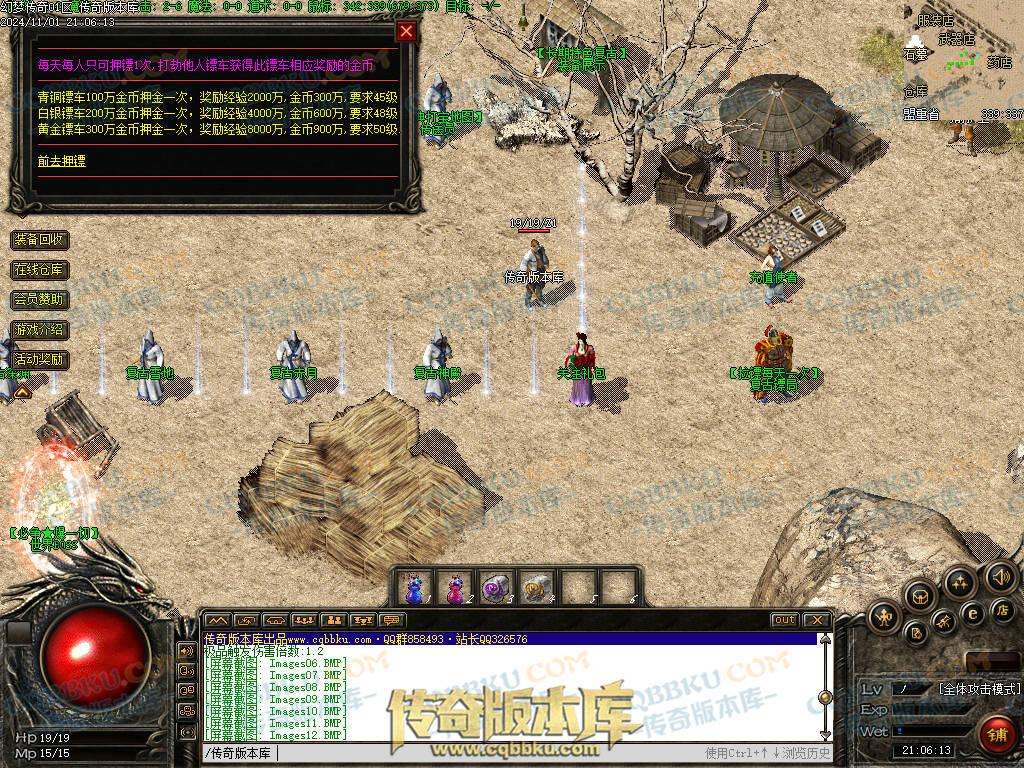
Task: Open the 店 shop round button
Action: (x=1002, y=609)
